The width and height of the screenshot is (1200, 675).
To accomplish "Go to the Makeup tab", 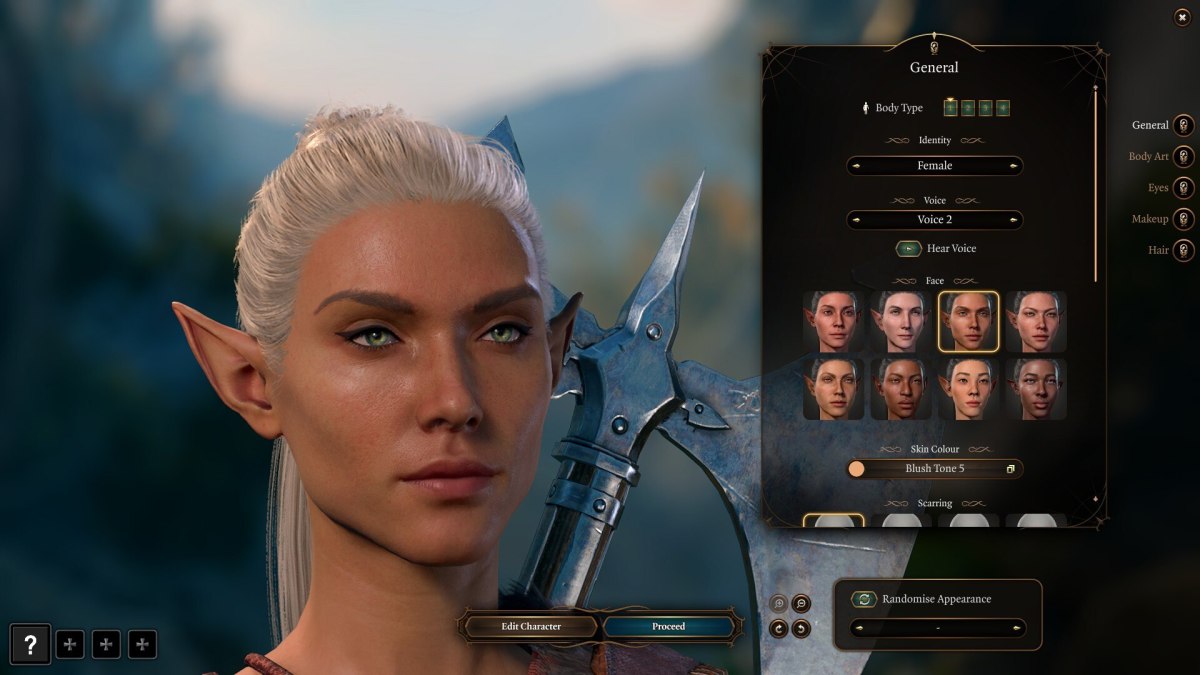I will 1184,219.
